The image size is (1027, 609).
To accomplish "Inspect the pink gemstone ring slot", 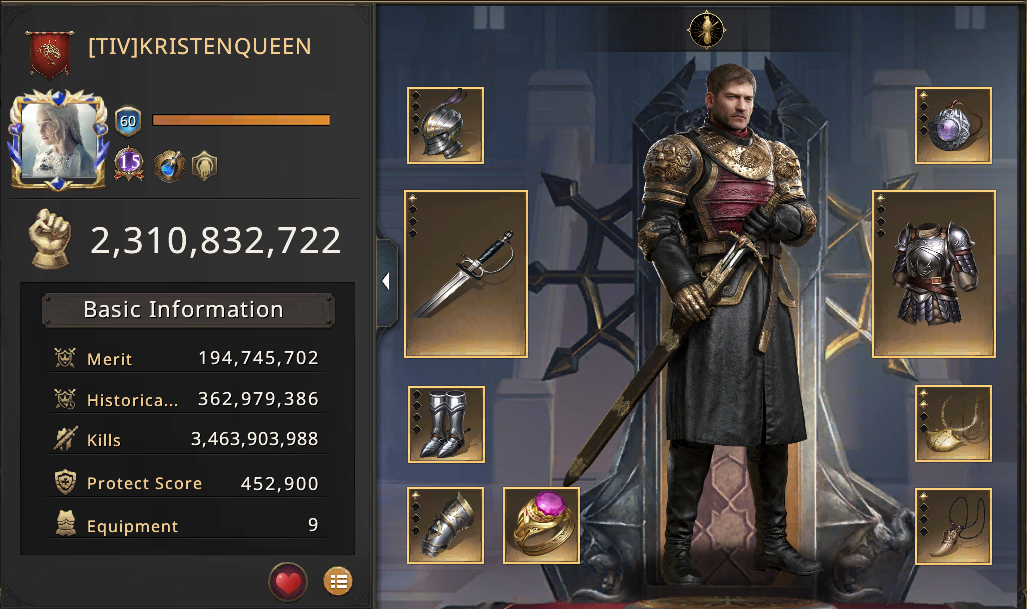I will [541, 525].
